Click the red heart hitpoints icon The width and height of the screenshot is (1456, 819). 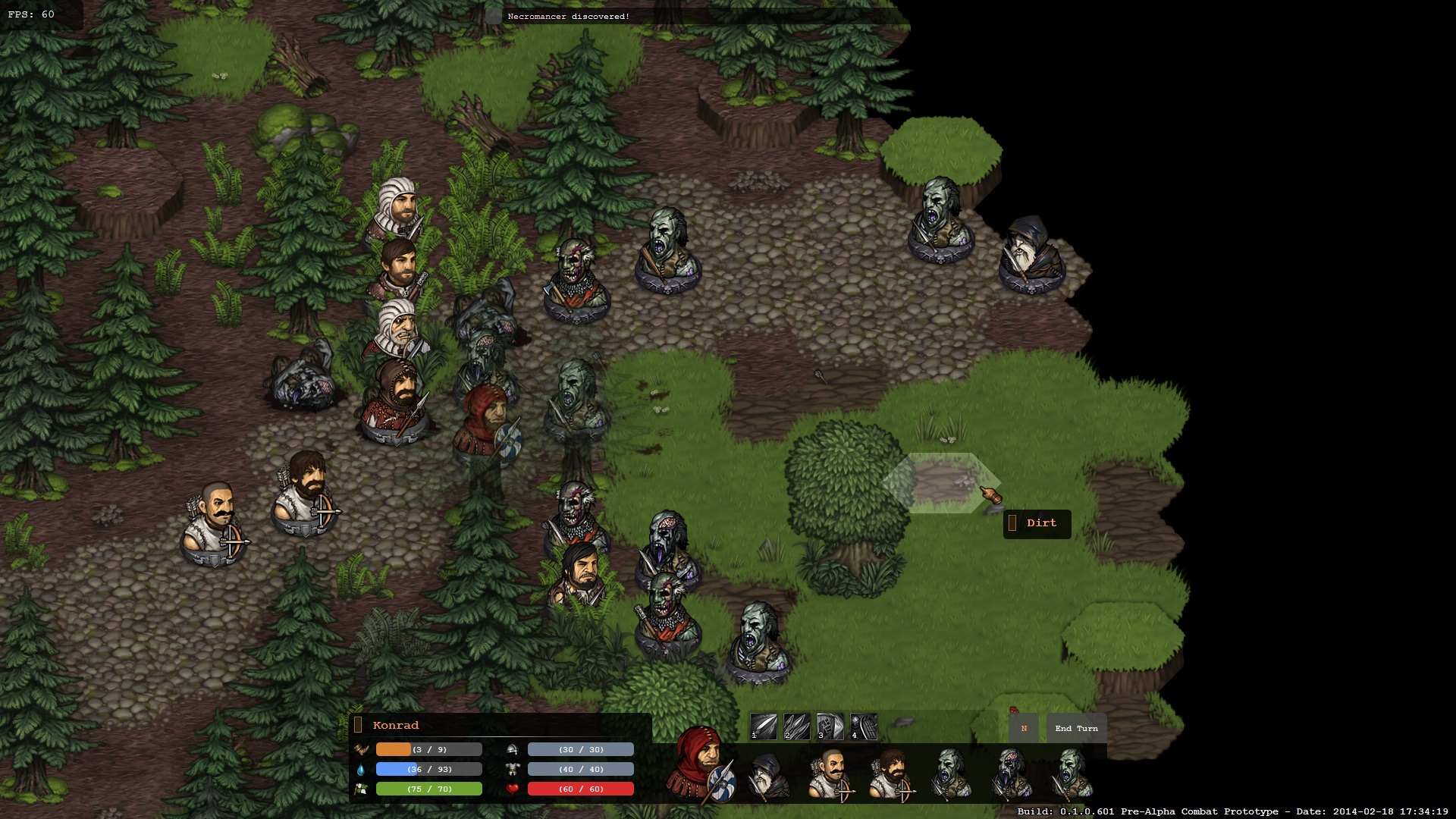tap(512, 789)
